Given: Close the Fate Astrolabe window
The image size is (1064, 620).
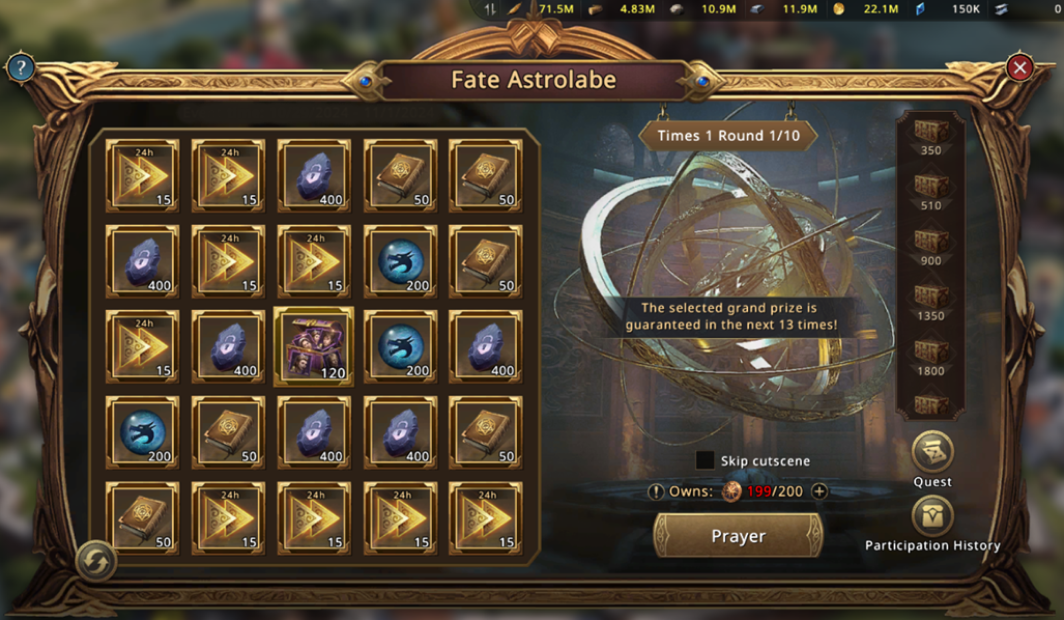Looking at the screenshot, I should click(1019, 68).
